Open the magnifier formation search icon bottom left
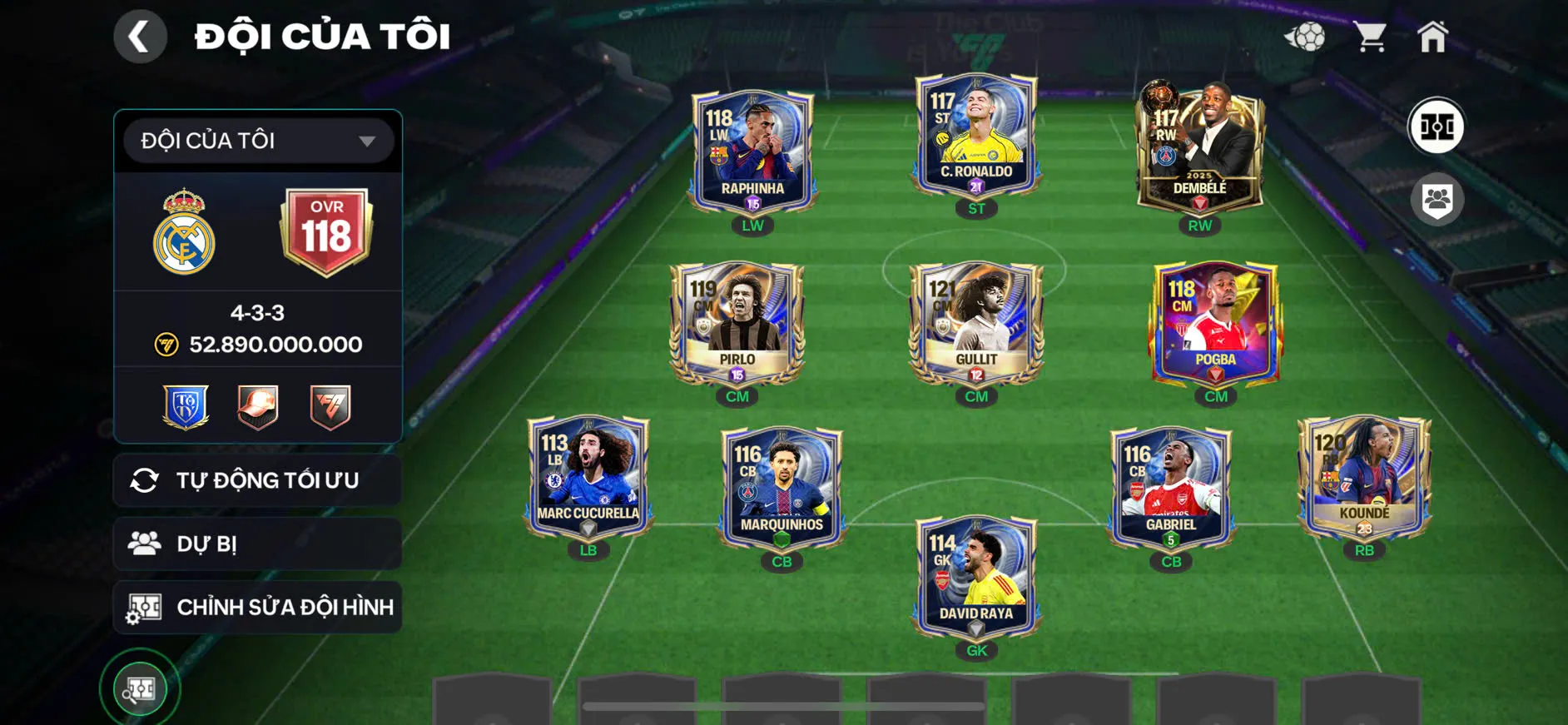1568x725 pixels. point(140,688)
